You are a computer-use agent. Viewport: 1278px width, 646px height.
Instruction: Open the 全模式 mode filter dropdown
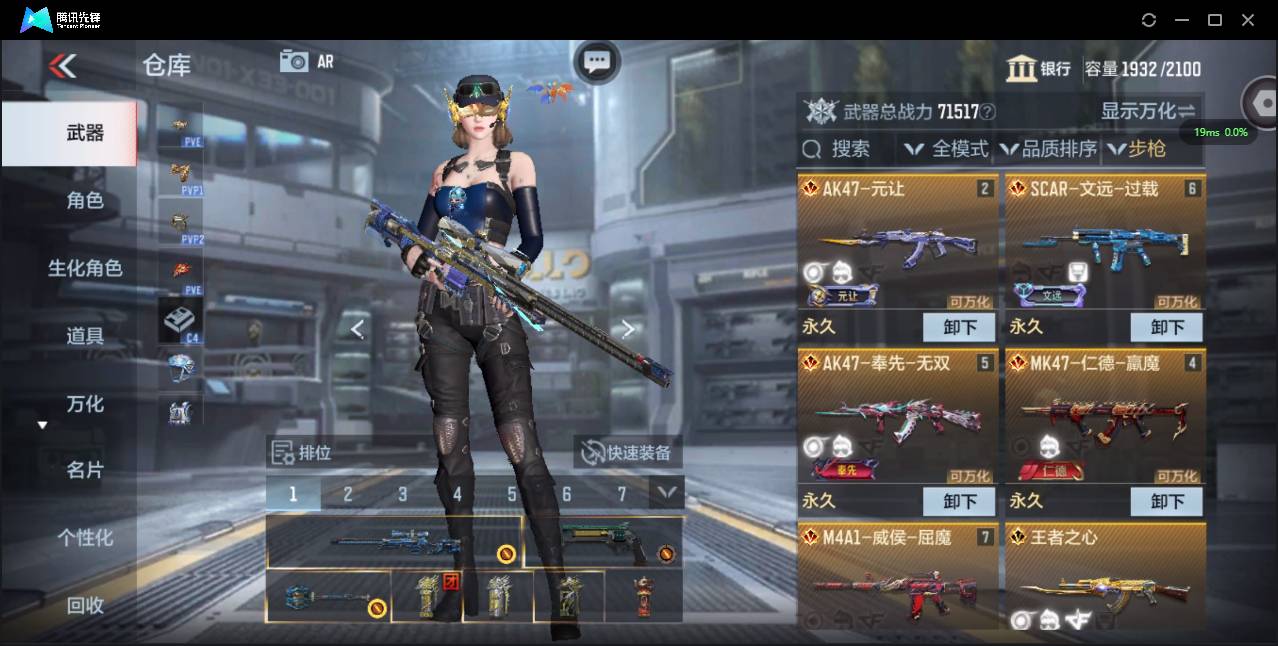coord(947,149)
